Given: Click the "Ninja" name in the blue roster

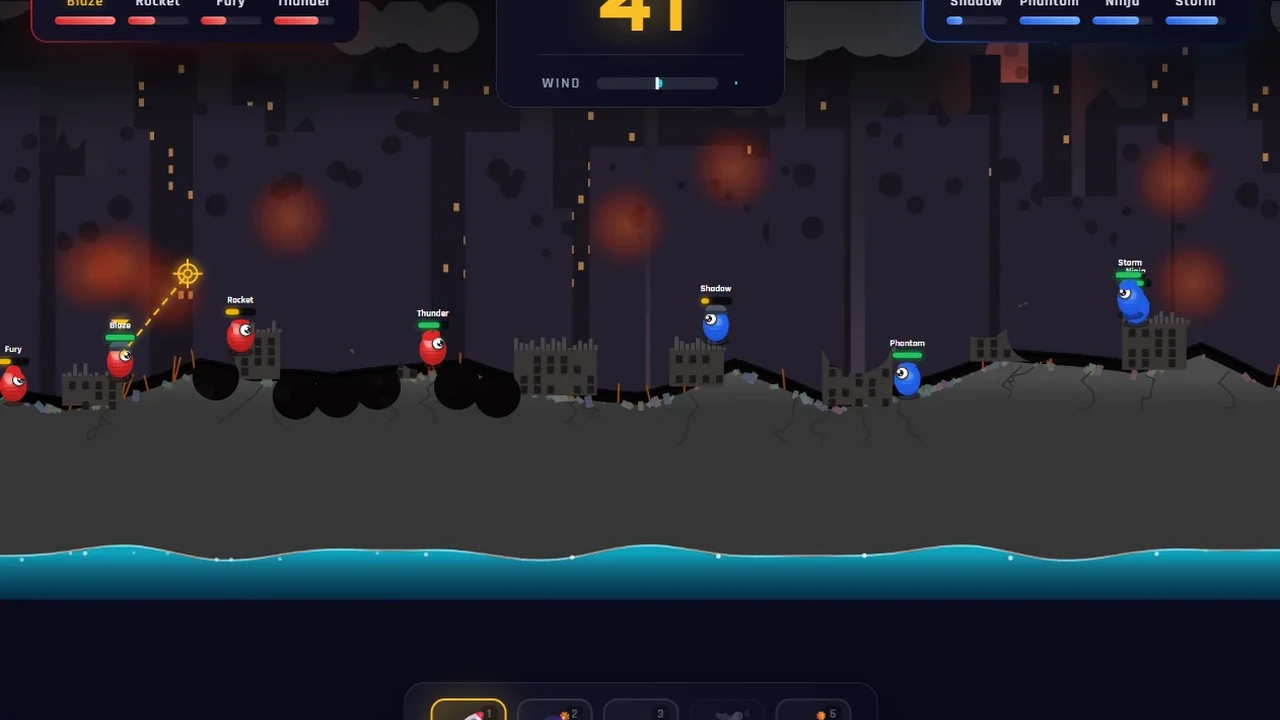Looking at the screenshot, I should 1120,4.
